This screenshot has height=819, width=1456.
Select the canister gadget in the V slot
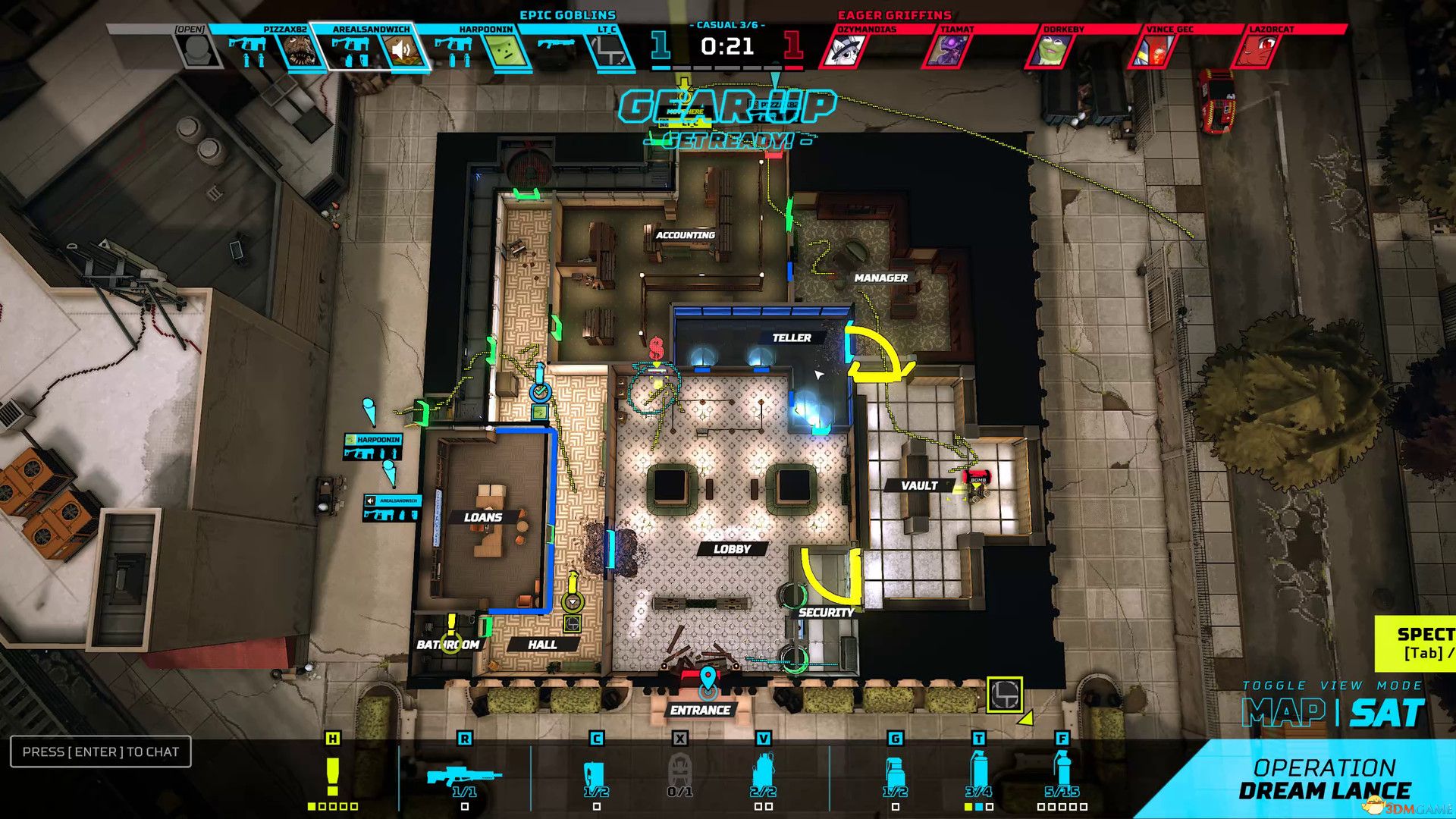(762, 770)
